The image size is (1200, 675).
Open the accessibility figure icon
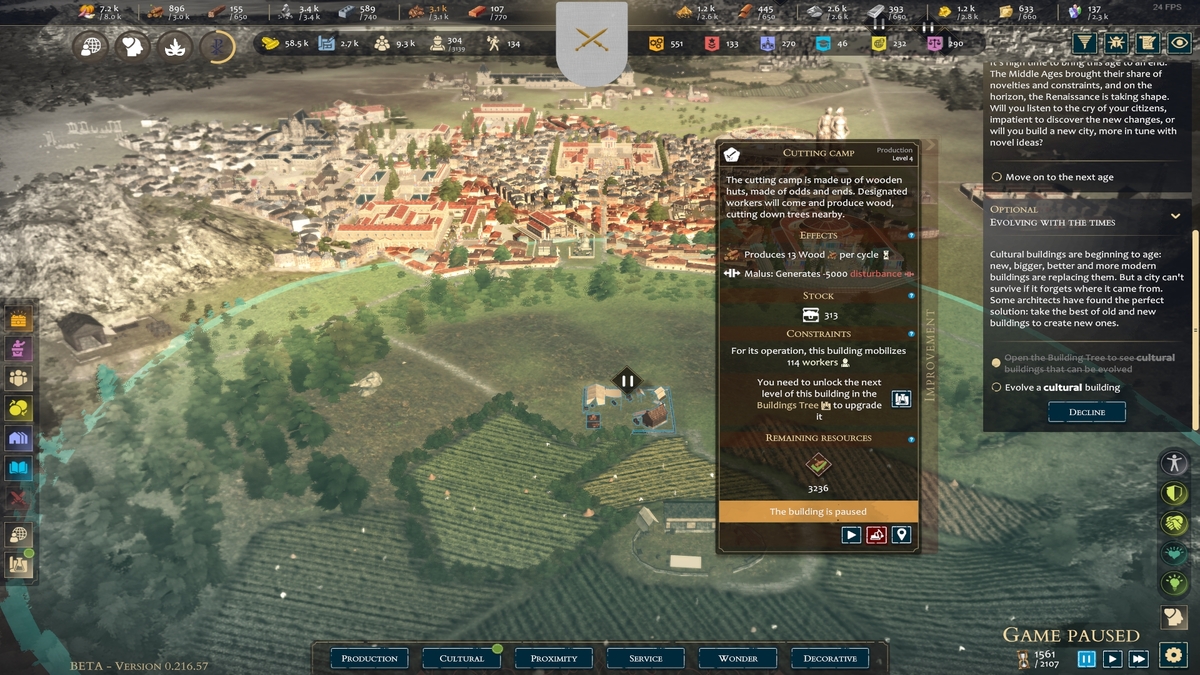click(x=1173, y=463)
